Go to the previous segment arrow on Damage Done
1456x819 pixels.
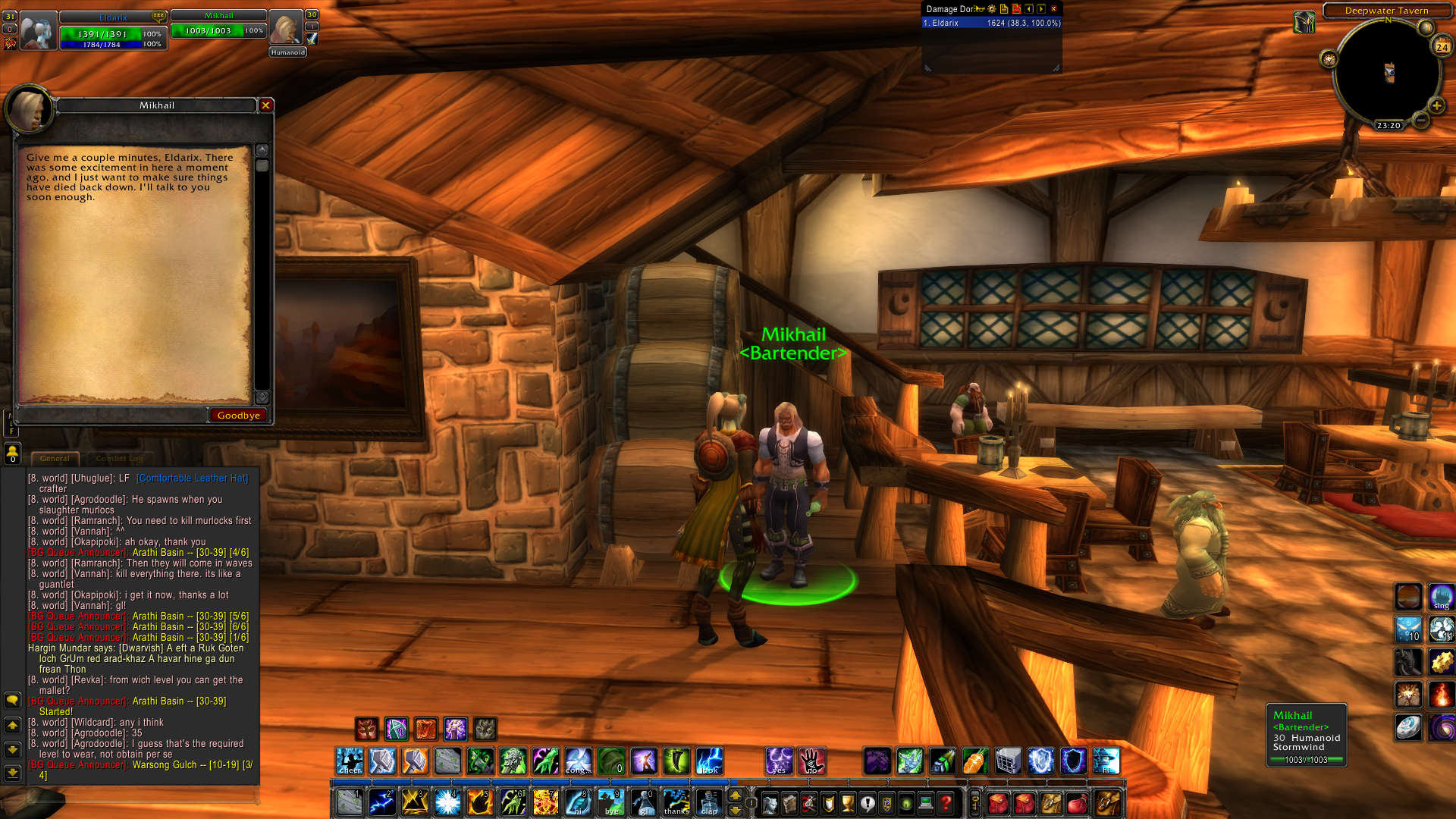1029,9
